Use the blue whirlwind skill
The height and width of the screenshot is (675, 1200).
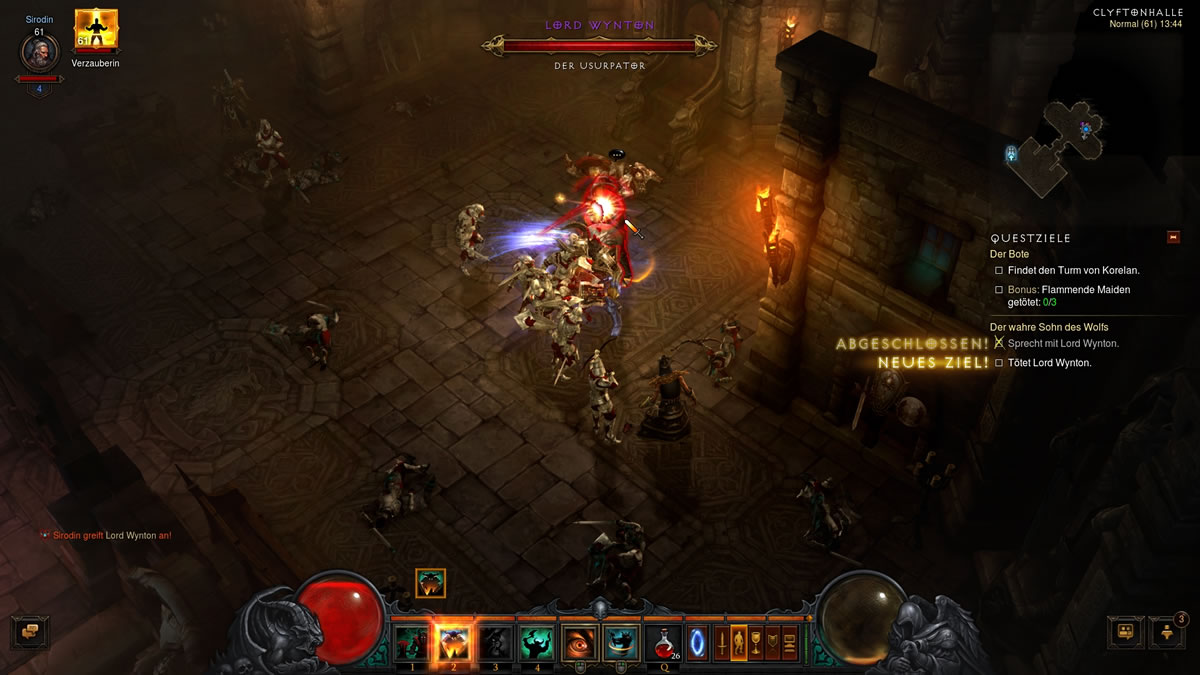[621, 642]
